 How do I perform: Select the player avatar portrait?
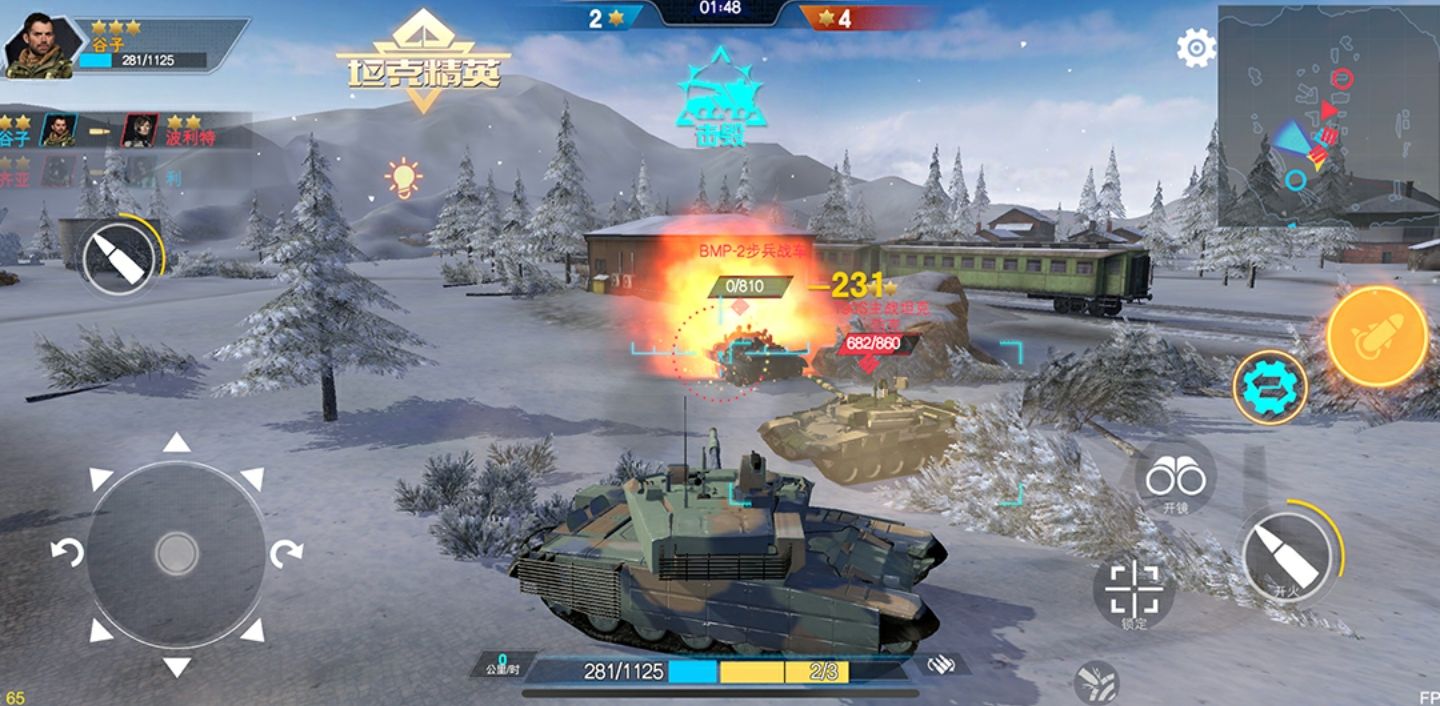(x=39, y=46)
